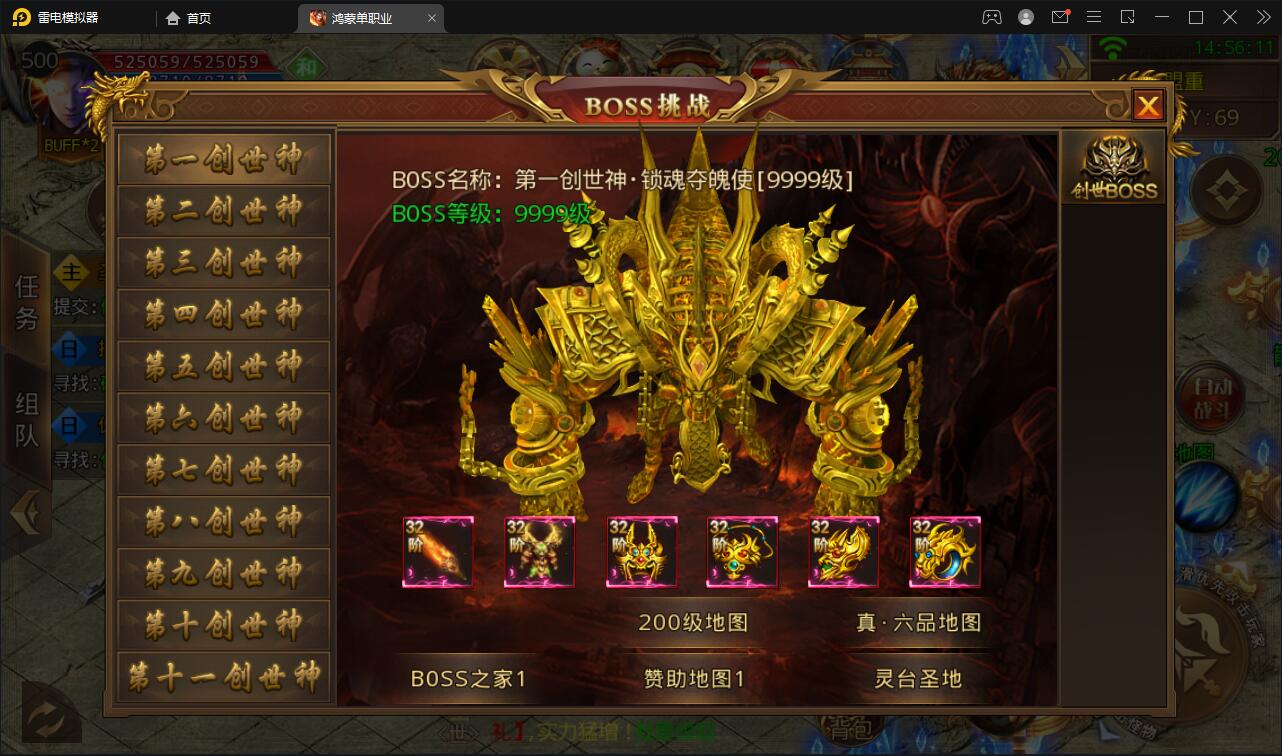Select 第十一创世神 boss entry
The image size is (1282, 756).
point(224,677)
